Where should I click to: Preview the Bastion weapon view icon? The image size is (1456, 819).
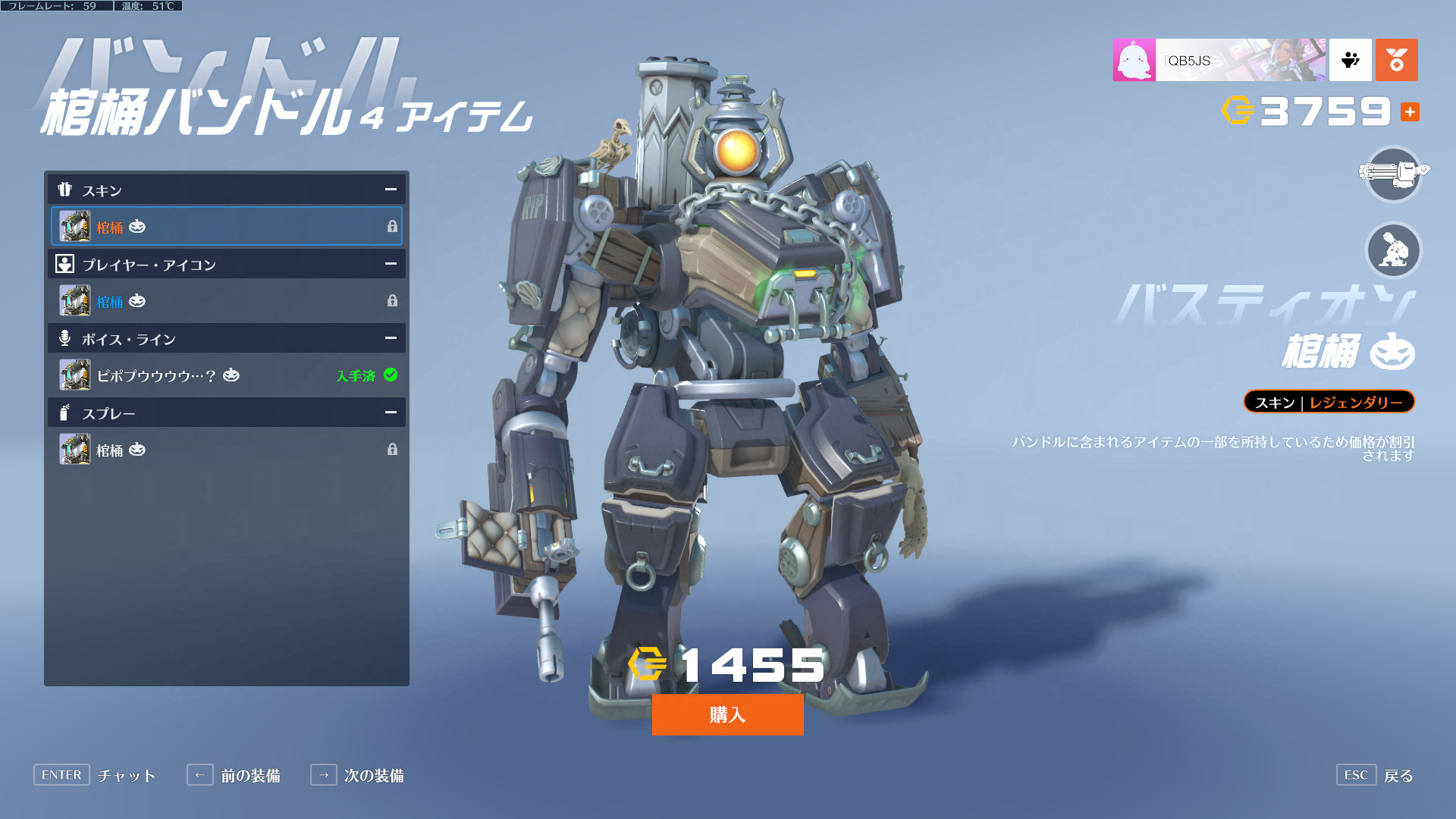1393,174
